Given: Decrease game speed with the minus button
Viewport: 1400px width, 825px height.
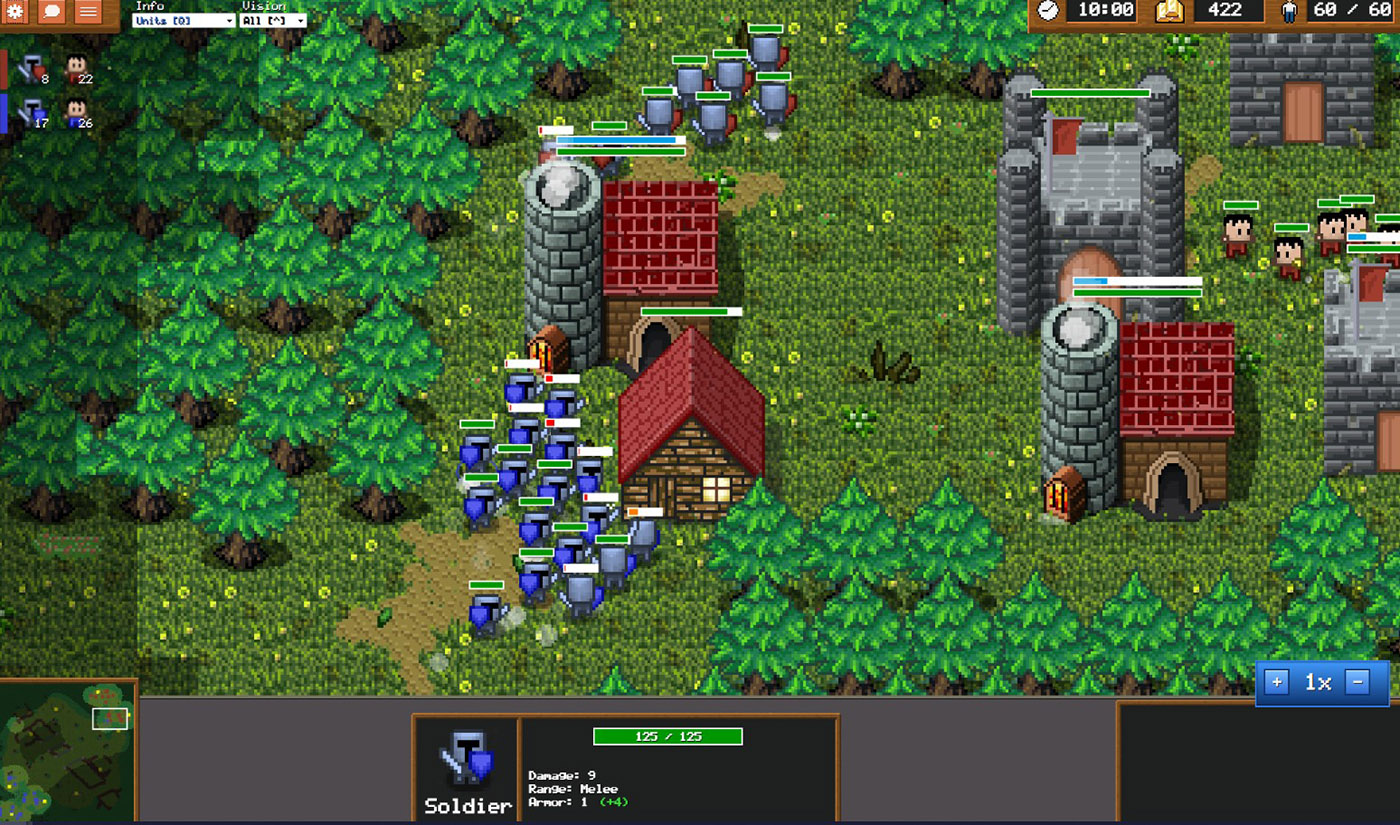Looking at the screenshot, I should 1357,683.
